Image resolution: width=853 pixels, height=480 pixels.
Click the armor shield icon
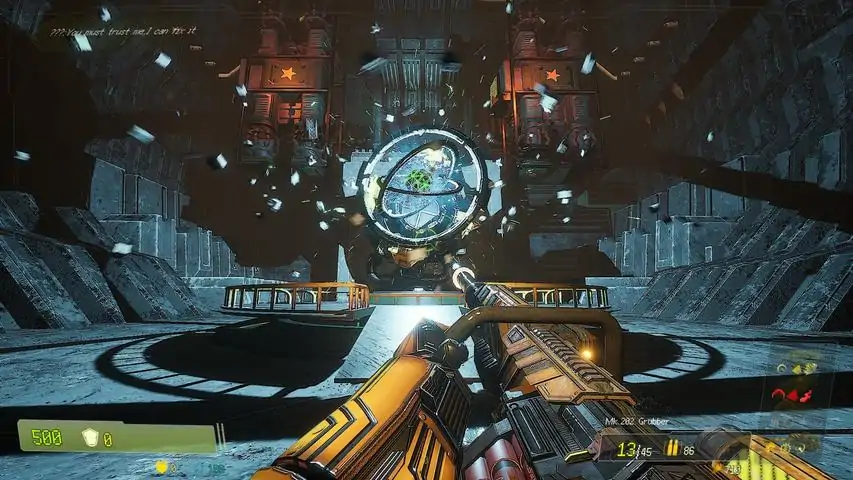tap(94, 438)
